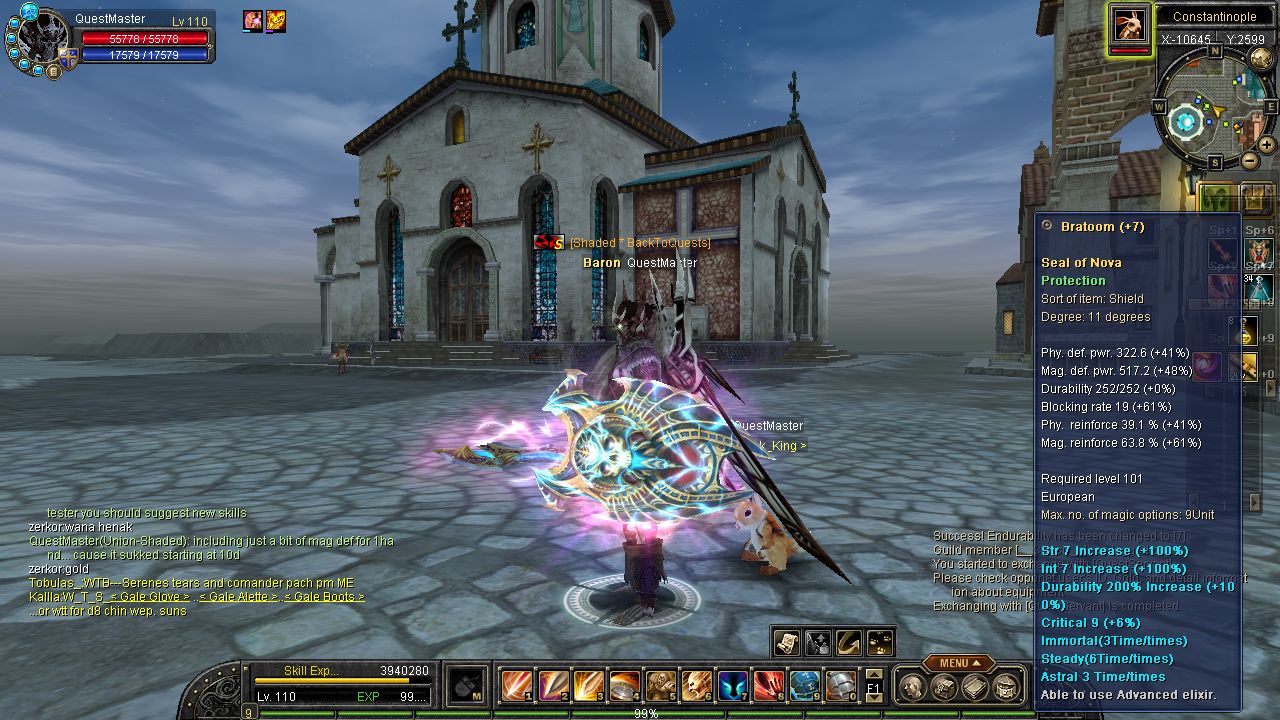This screenshot has width=1280, height=720.
Task: Click the pink figure buff icon
Action: tap(253, 21)
